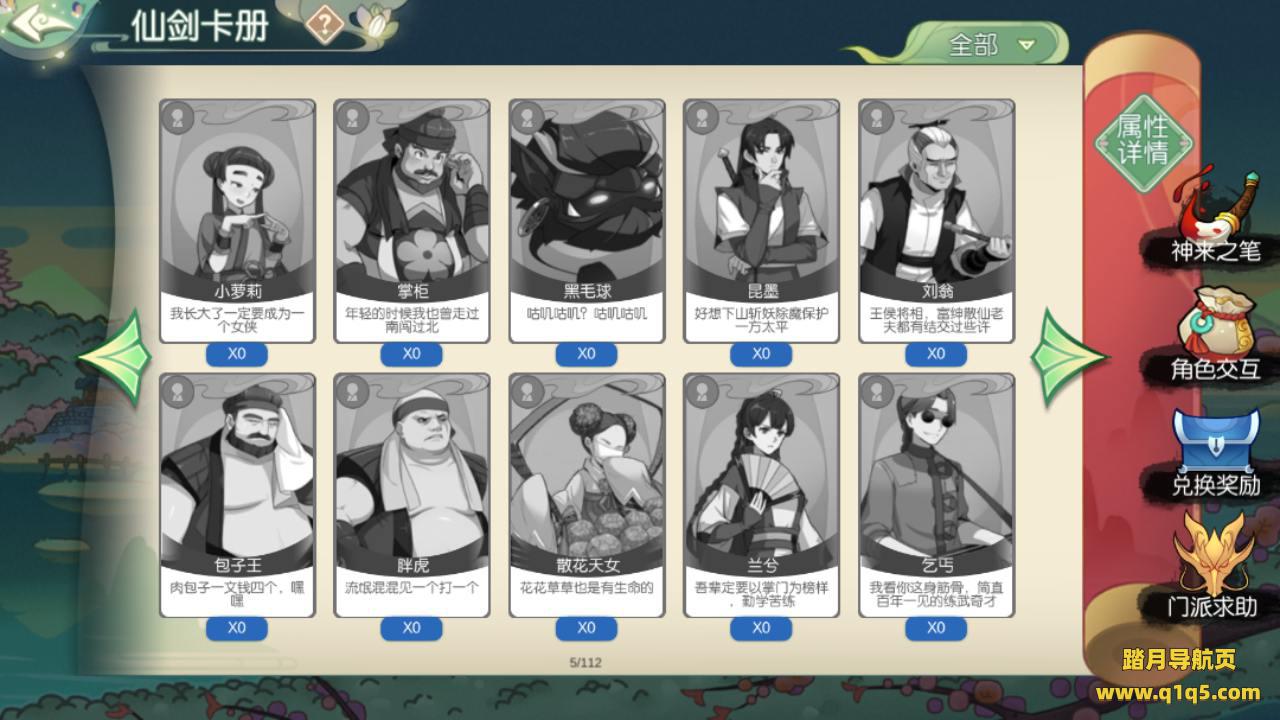Open the question mark help icon
This screenshot has height=720, width=1280.
(x=325, y=24)
